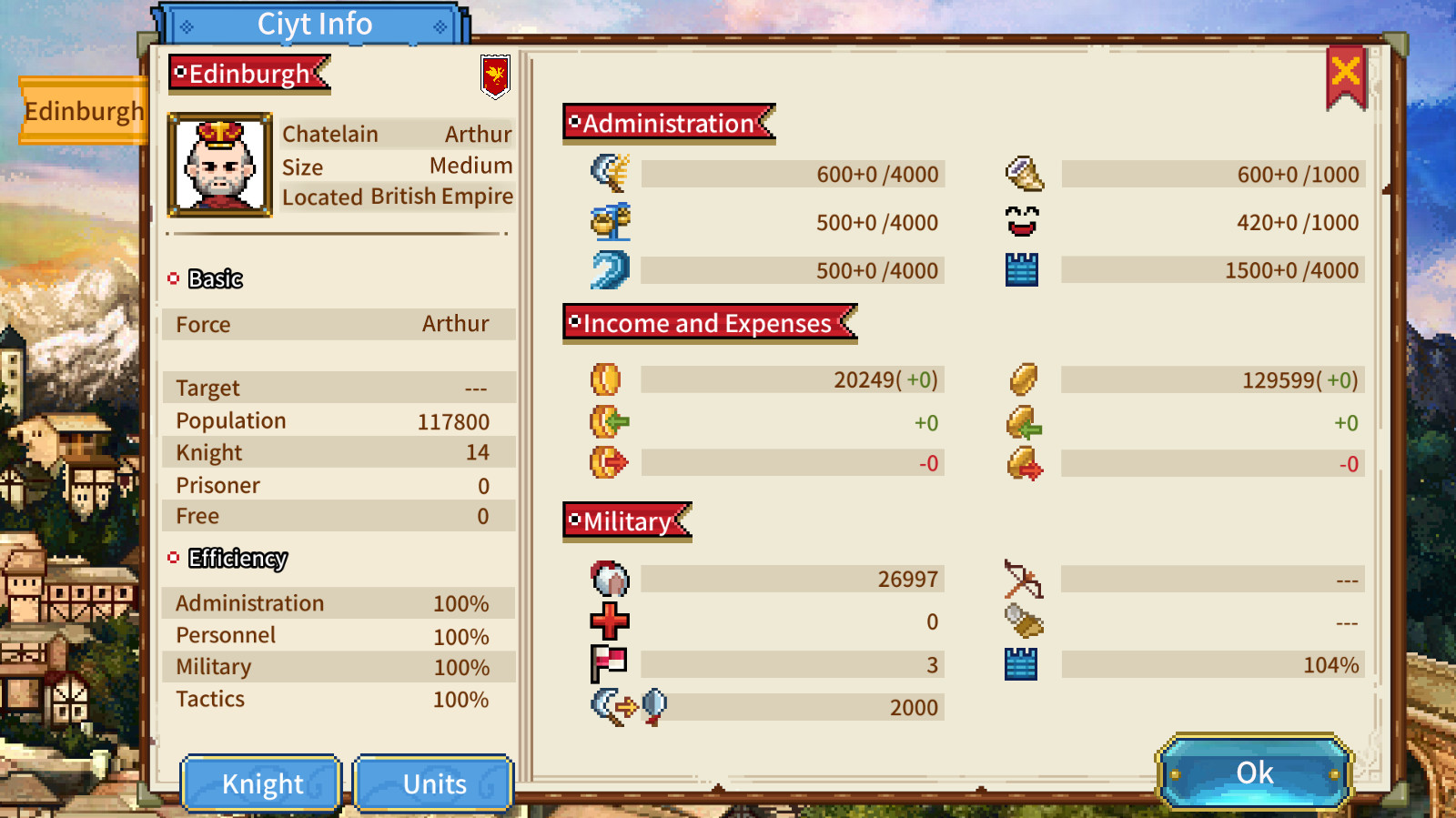Viewport: 1456px width, 818px height.
Task: Open the Knight panel
Action: (x=261, y=783)
